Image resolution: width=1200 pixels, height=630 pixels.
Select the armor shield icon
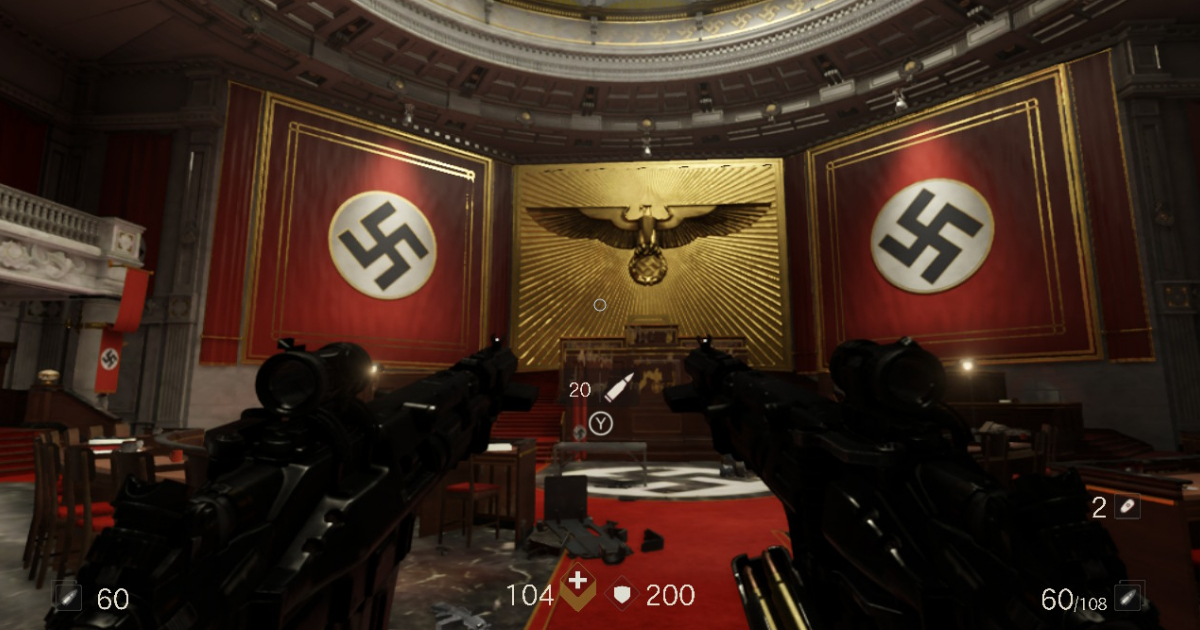(624, 594)
